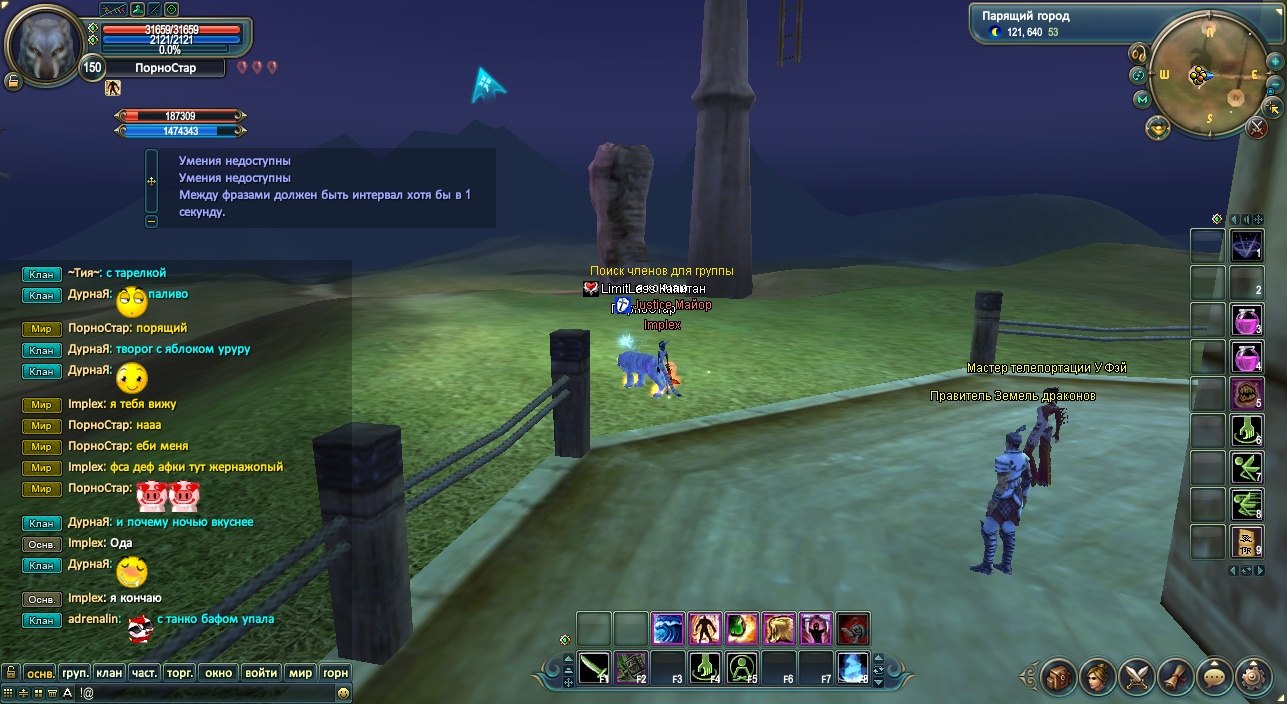This screenshot has height=704, width=1287.
Task: Zoom in the minimap with plus button
Action: click(x=1275, y=60)
